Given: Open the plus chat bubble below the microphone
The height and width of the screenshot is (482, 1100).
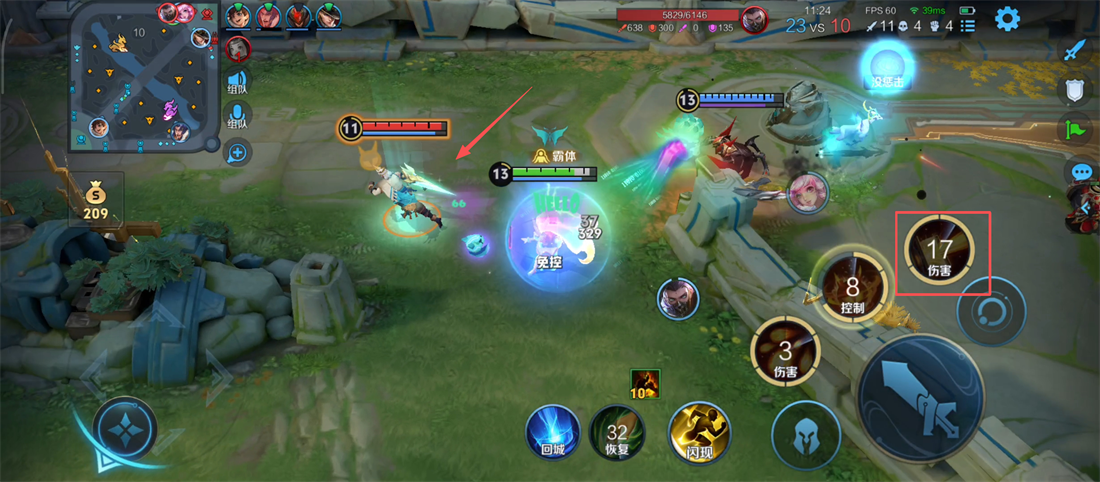Looking at the screenshot, I should (237, 153).
